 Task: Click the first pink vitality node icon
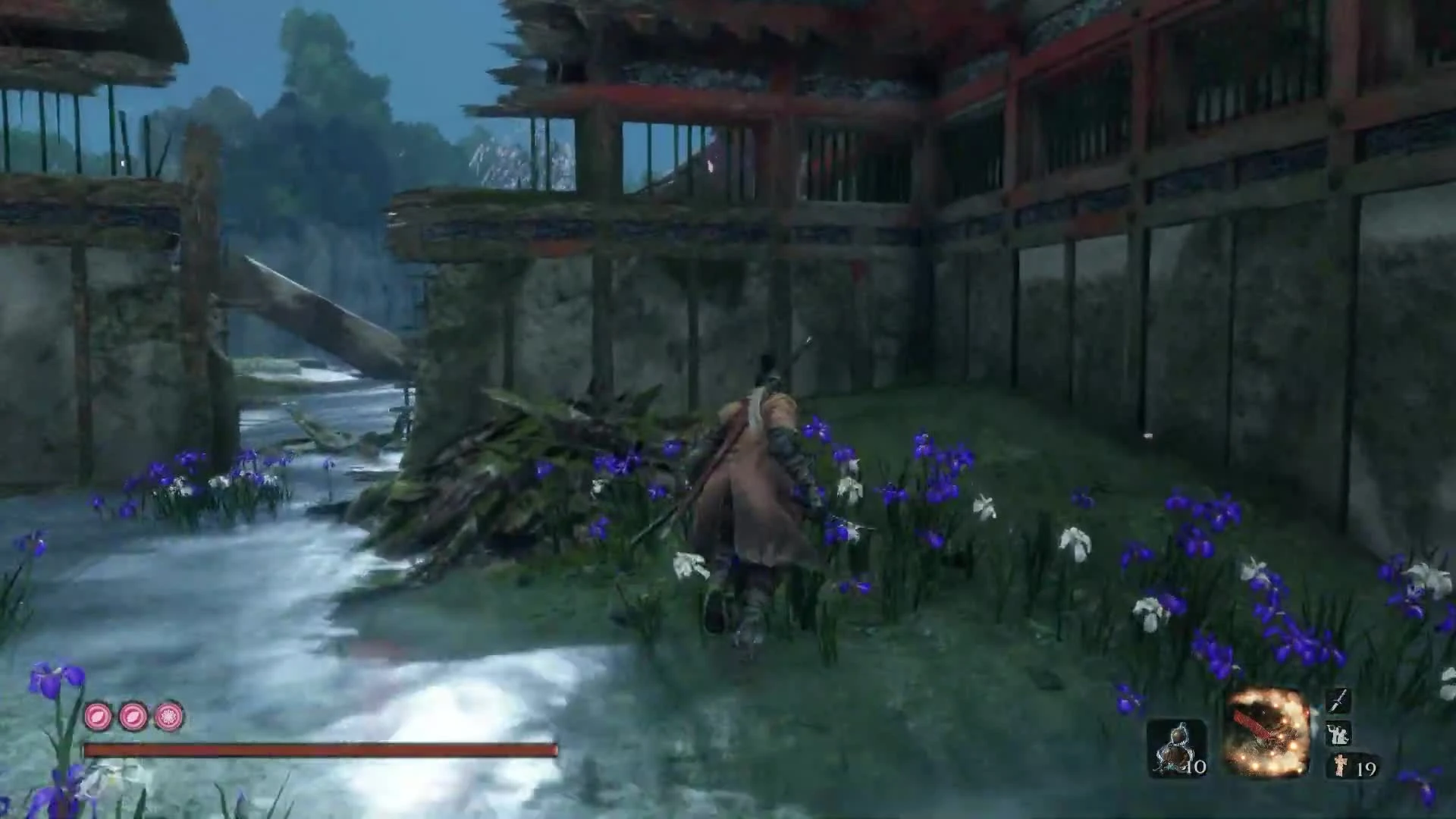tap(97, 715)
